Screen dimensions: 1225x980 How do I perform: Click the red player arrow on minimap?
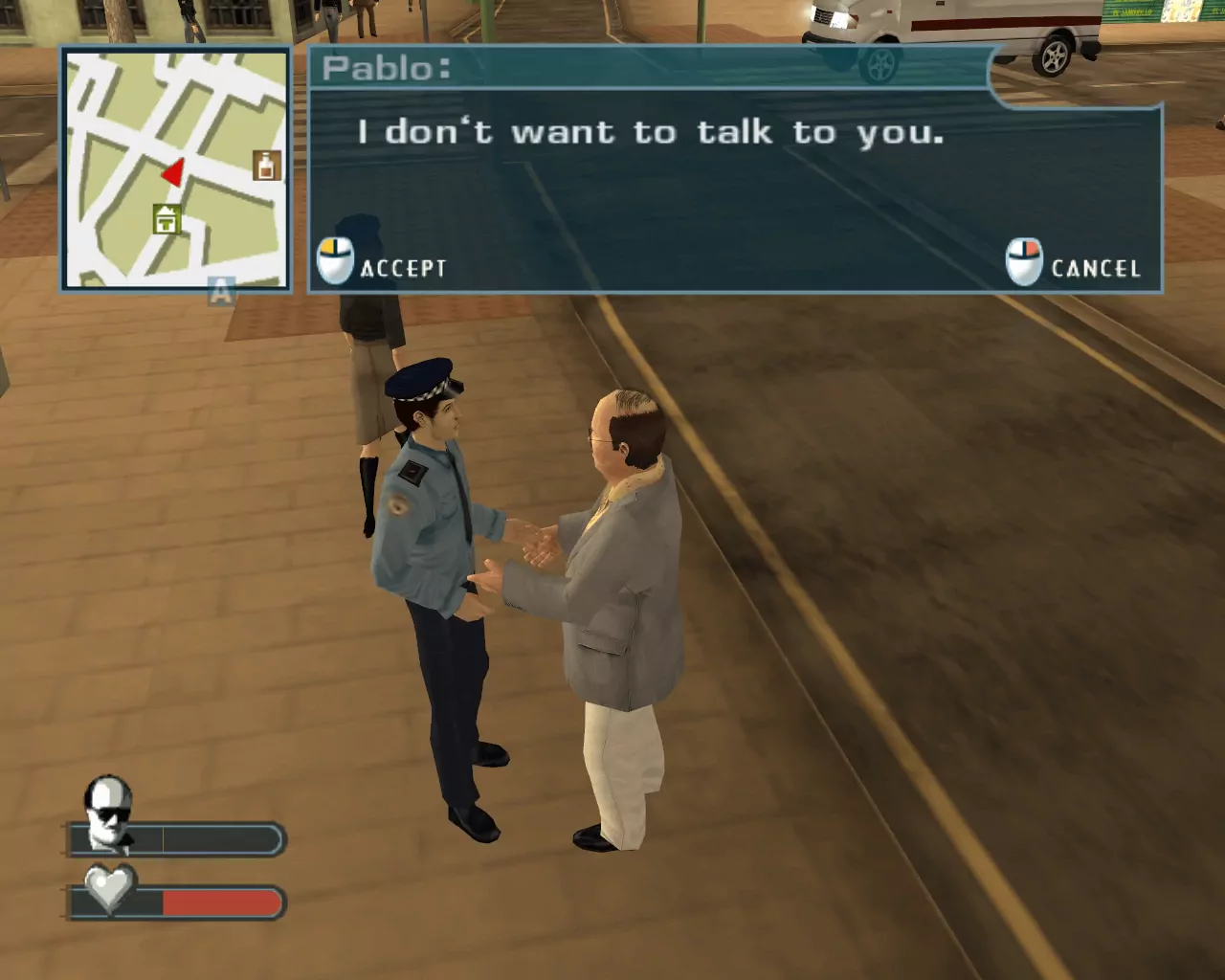(173, 173)
